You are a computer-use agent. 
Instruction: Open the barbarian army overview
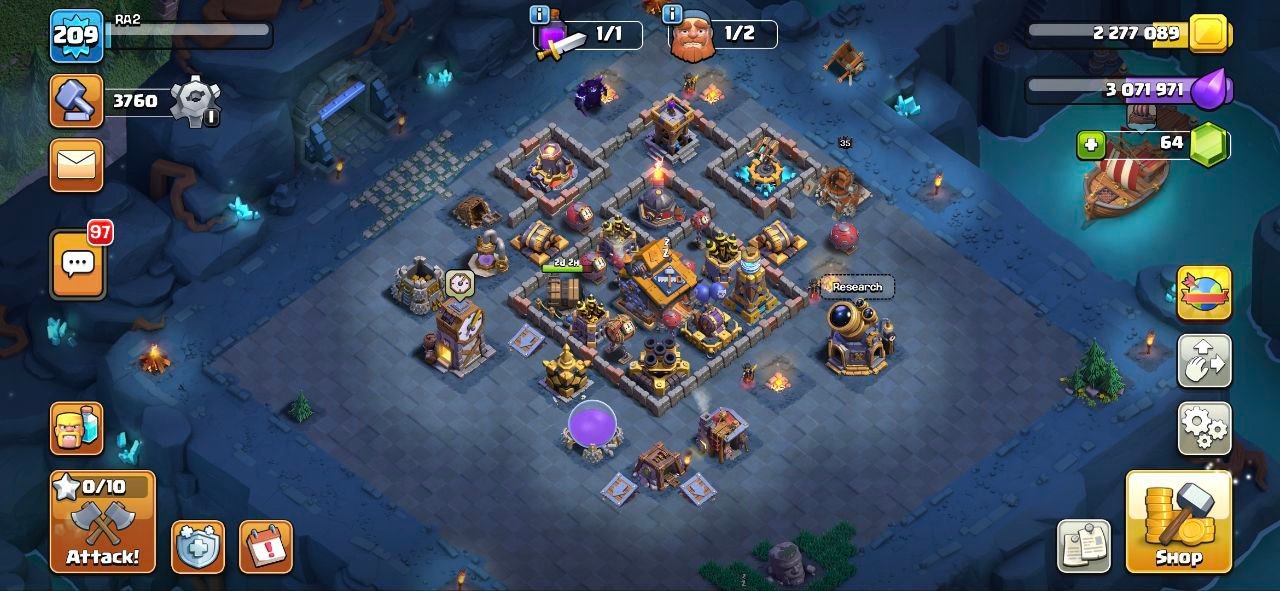[x=77, y=428]
